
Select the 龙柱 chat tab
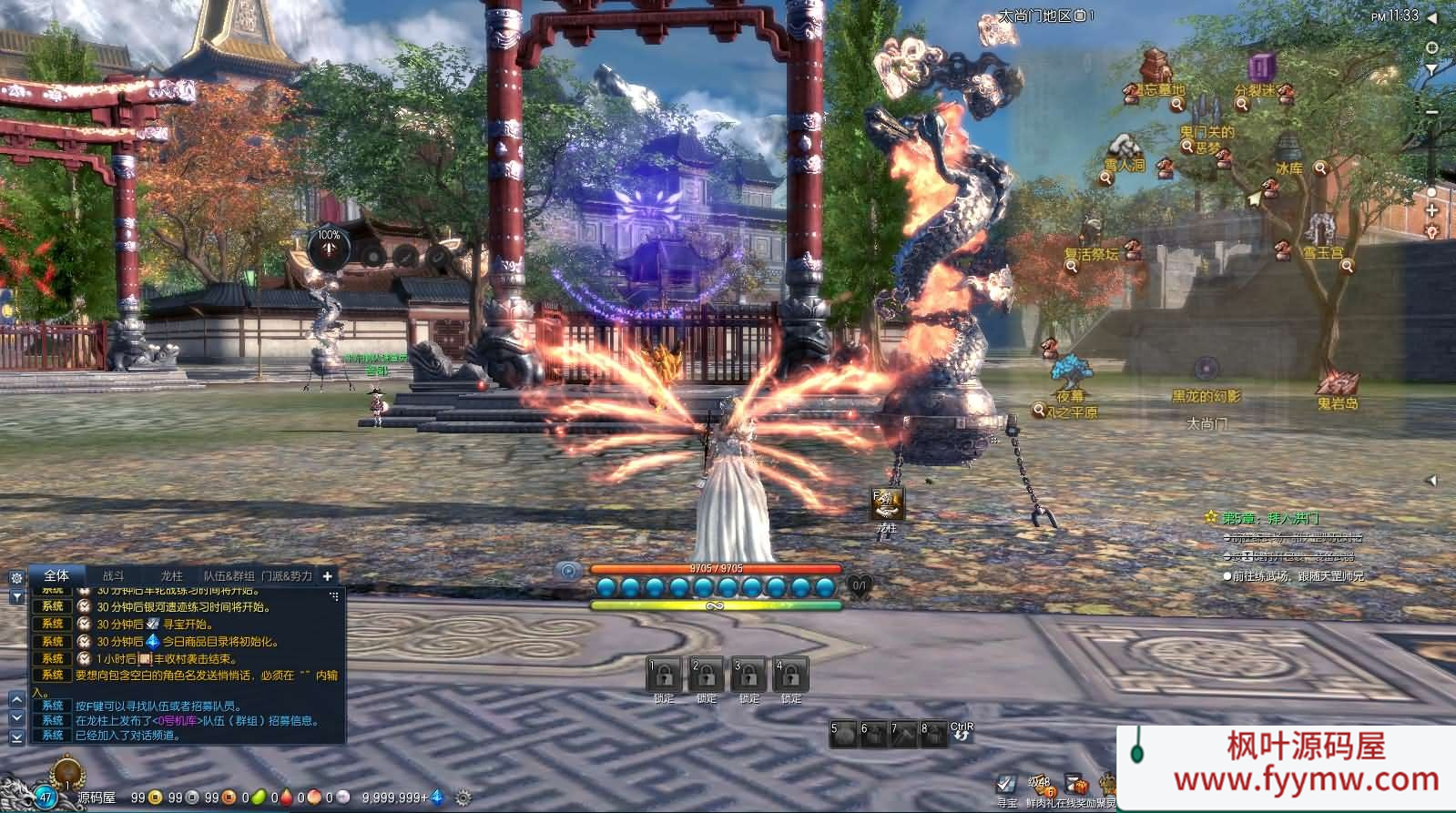pos(171,576)
